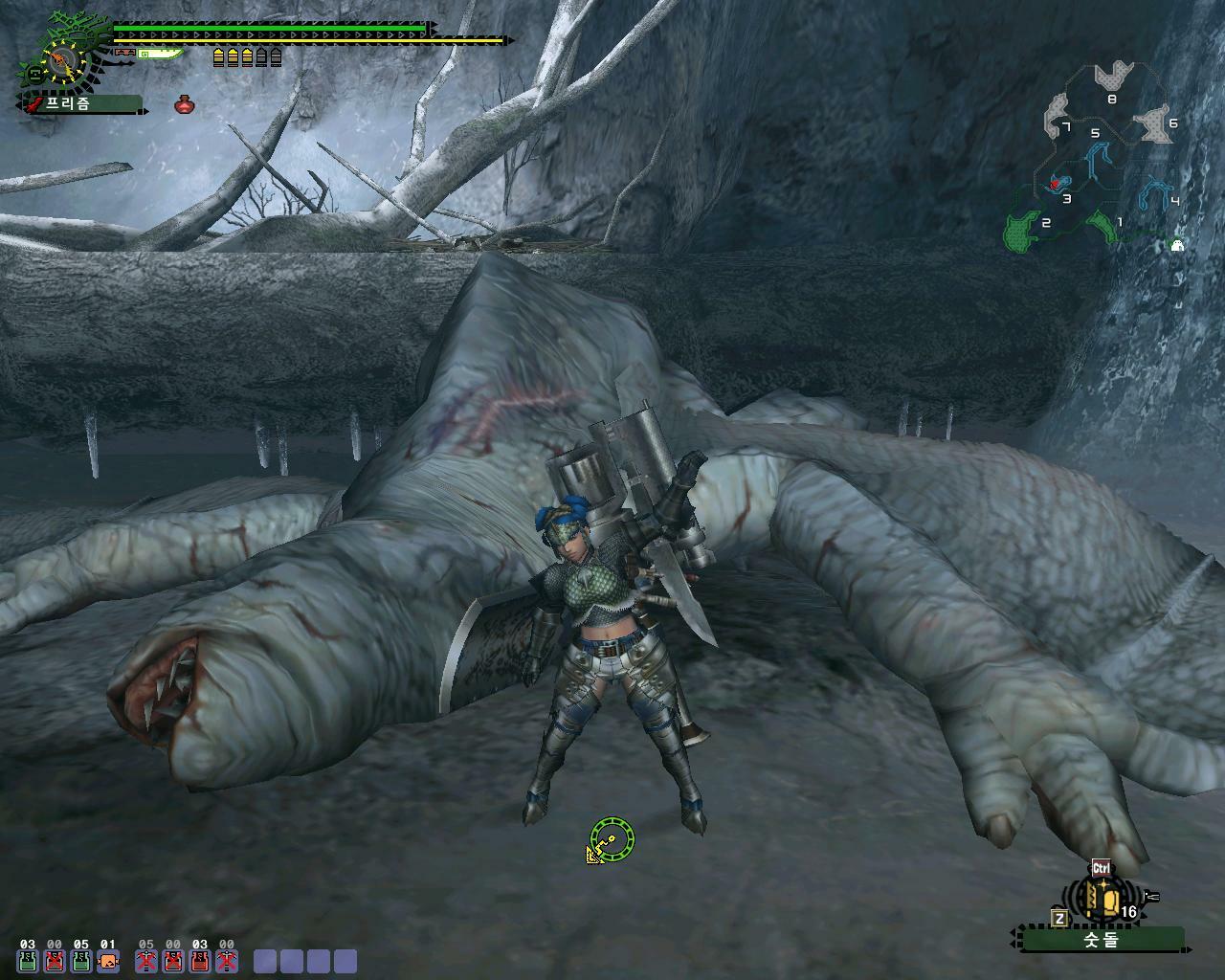Select the red potion slot with count 03
The image size is (1225, 980).
199,961
